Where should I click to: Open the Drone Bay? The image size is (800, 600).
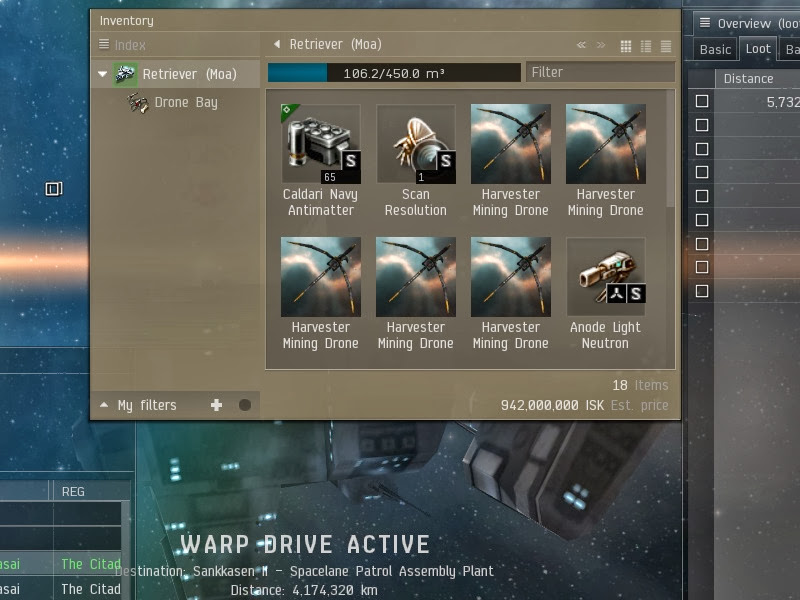pos(185,102)
